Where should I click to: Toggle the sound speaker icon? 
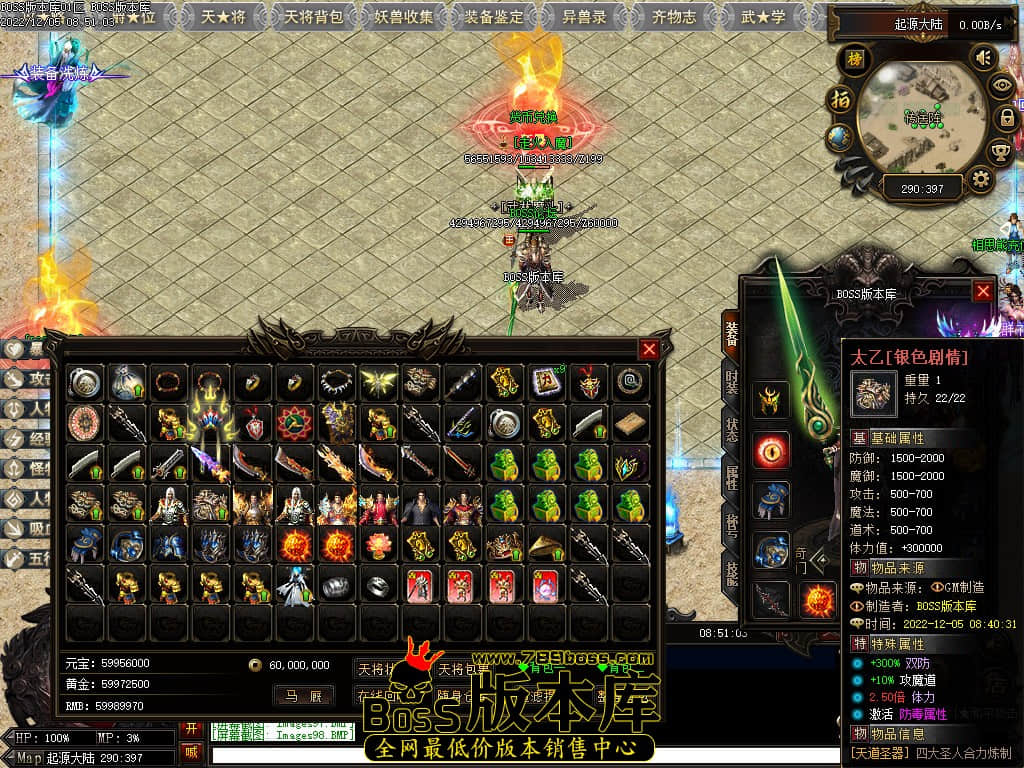click(x=983, y=57)
